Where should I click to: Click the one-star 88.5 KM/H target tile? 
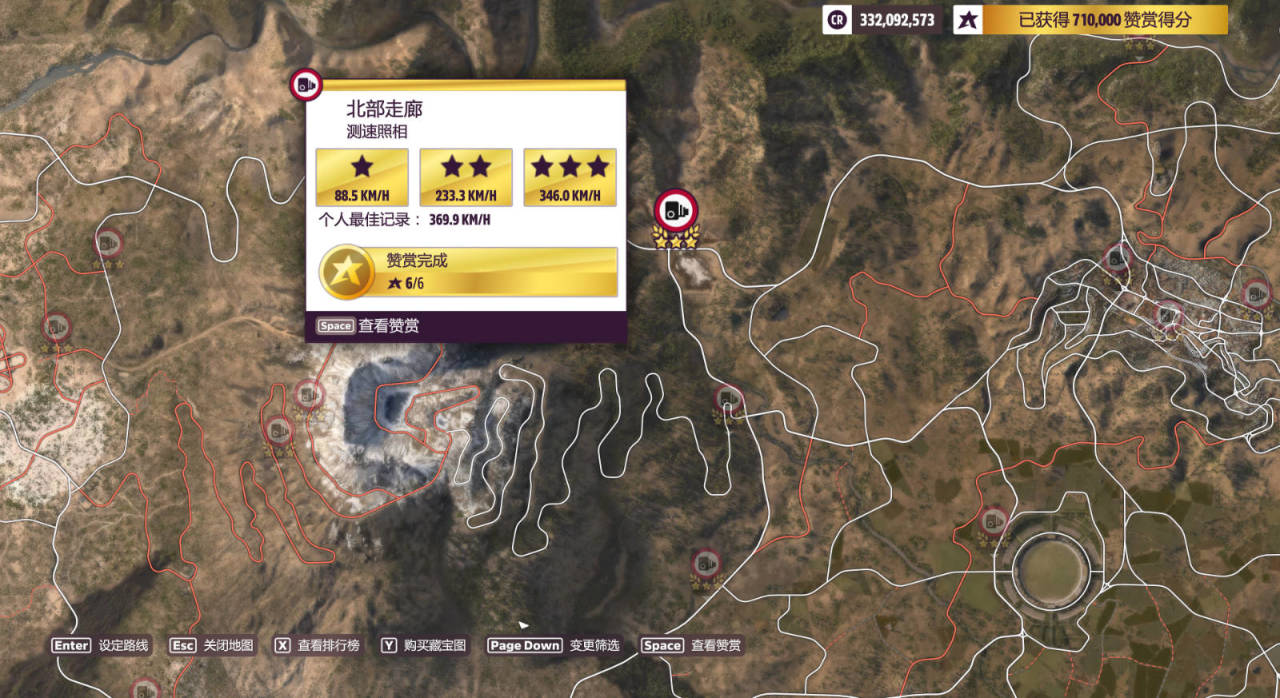click(x=362, y=177)
